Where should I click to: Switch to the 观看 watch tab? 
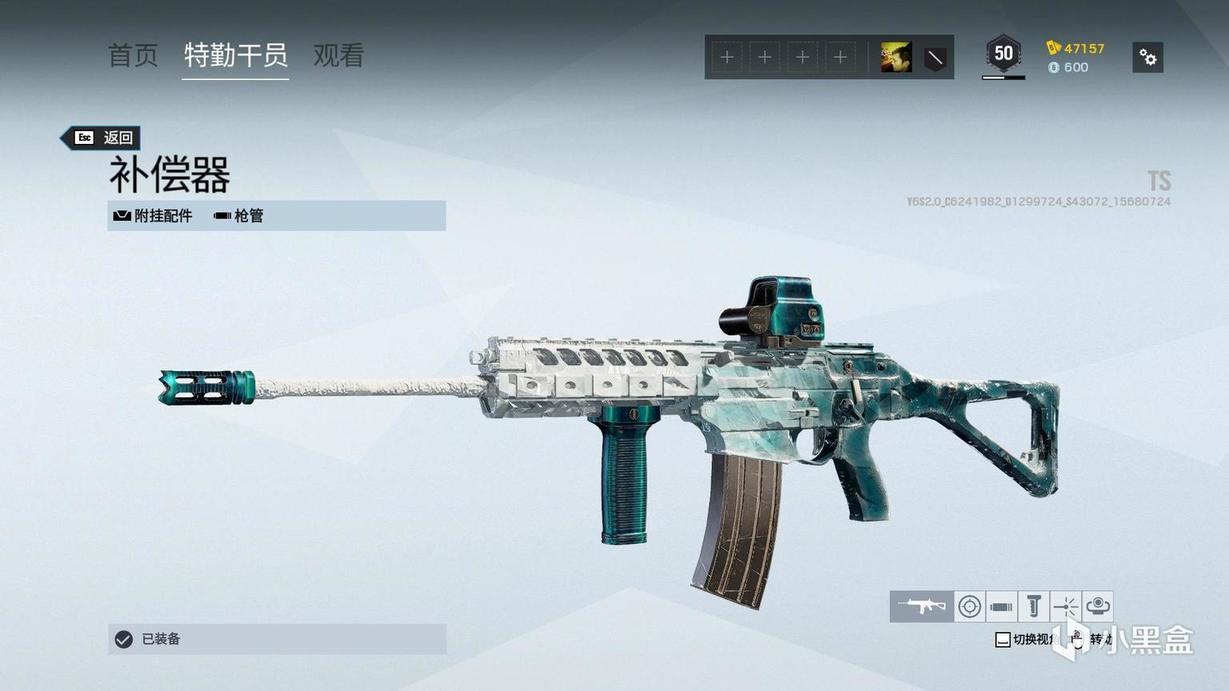coord(338,56)
